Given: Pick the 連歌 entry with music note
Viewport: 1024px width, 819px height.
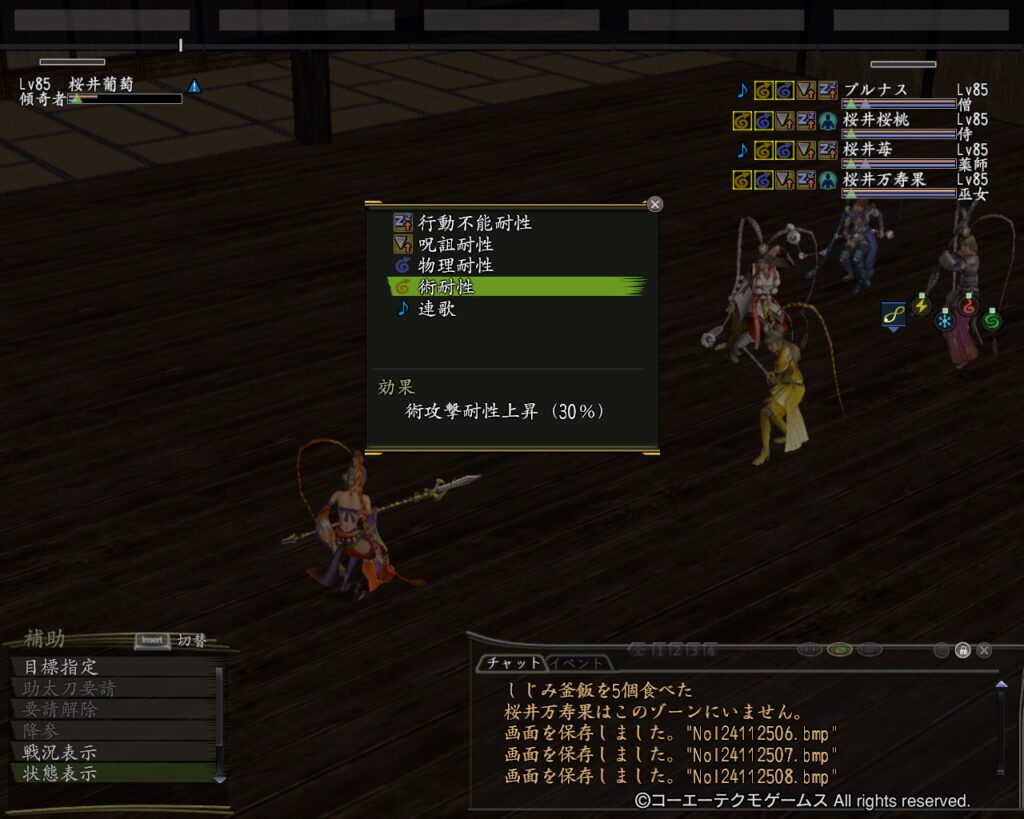Looking at the screenshot, I should pos(436,309).
